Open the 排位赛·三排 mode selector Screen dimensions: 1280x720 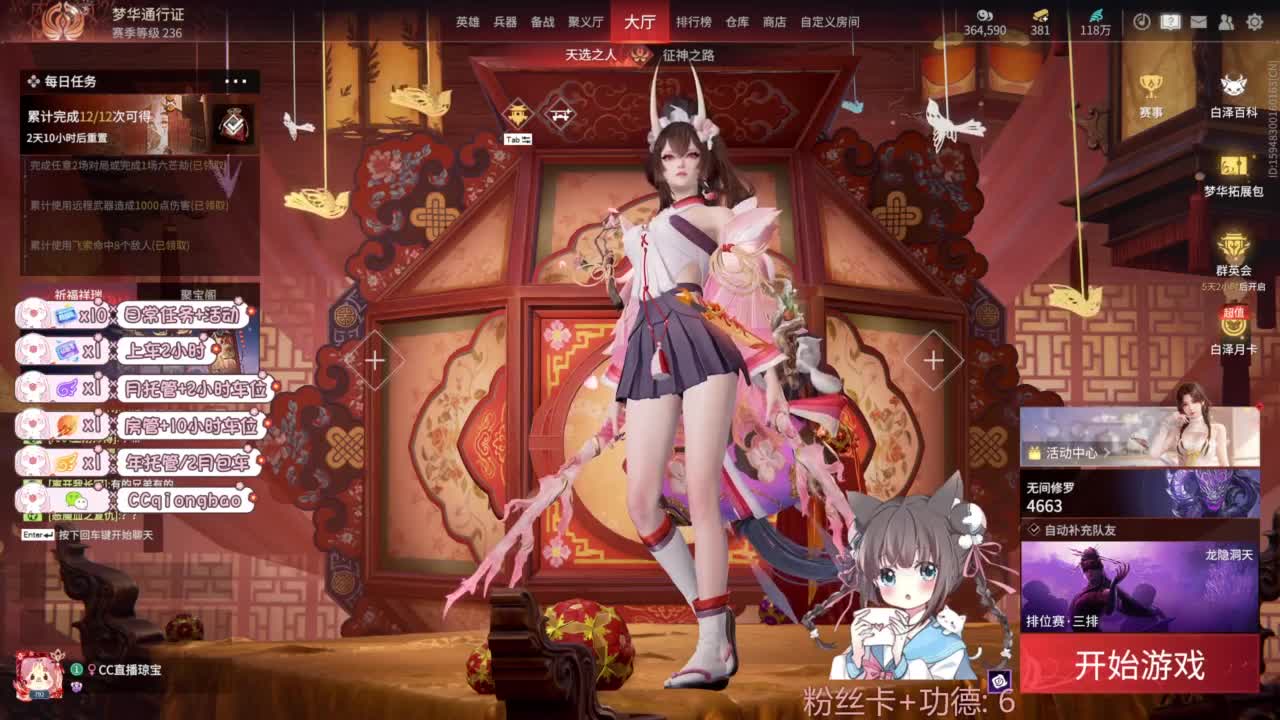click(x=1063, y=619)
